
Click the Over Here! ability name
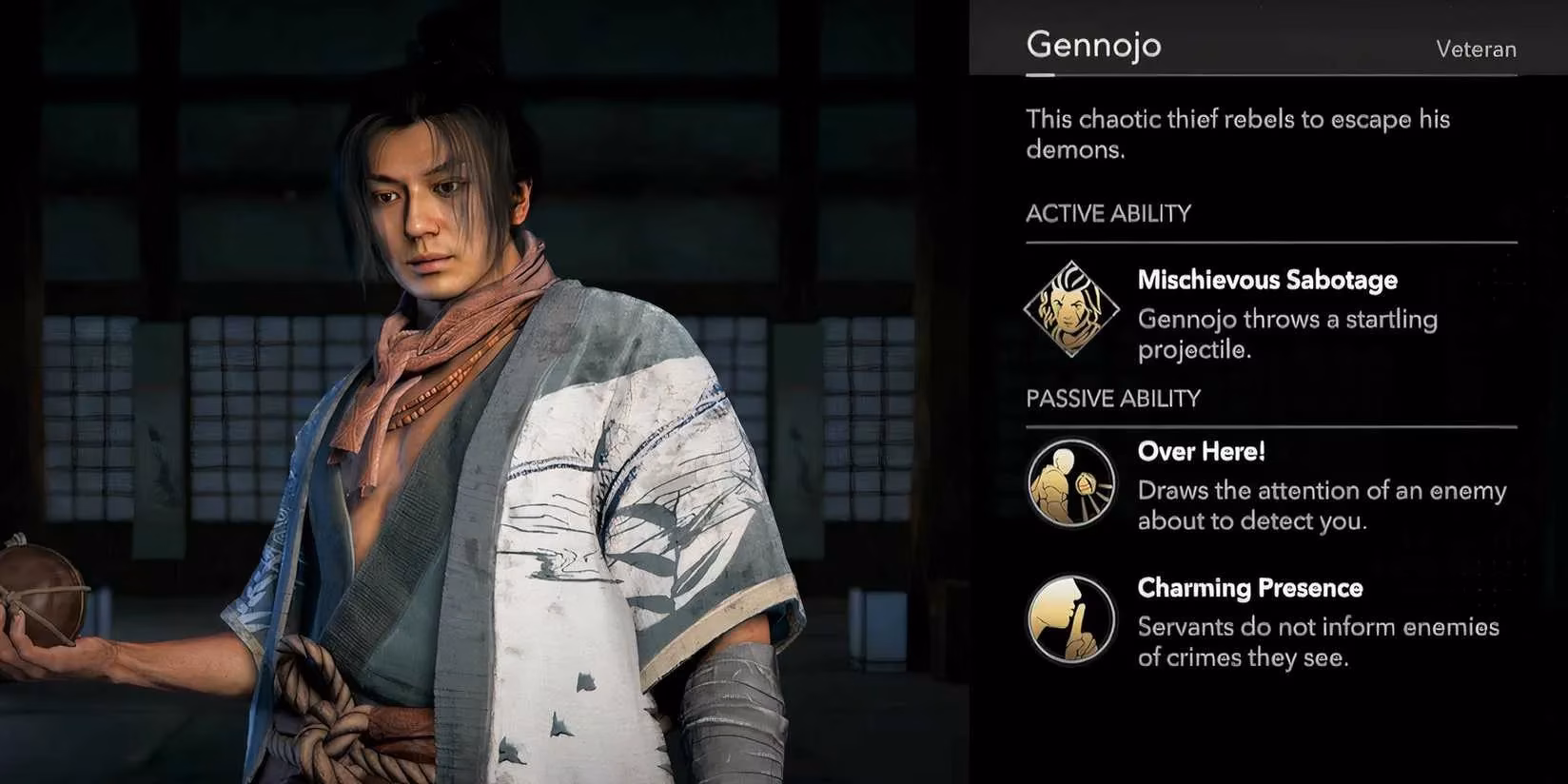coord(1201,452)
